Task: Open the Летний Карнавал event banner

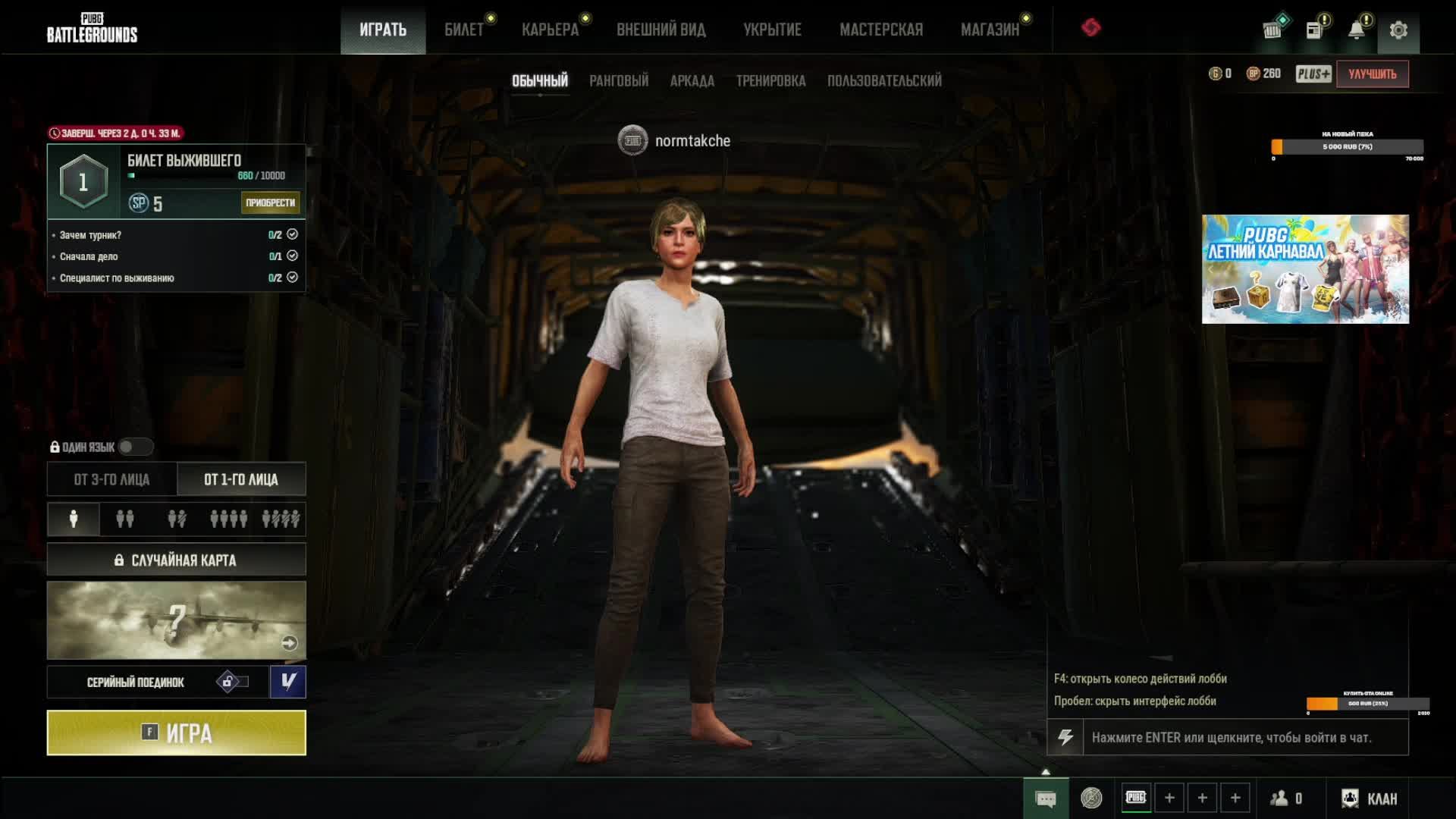Action: (1305, 269)
